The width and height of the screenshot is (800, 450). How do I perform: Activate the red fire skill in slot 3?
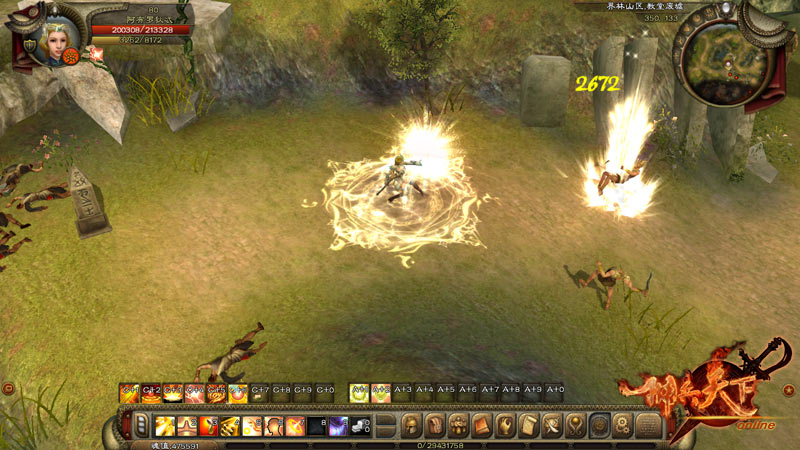pos(208,426)
